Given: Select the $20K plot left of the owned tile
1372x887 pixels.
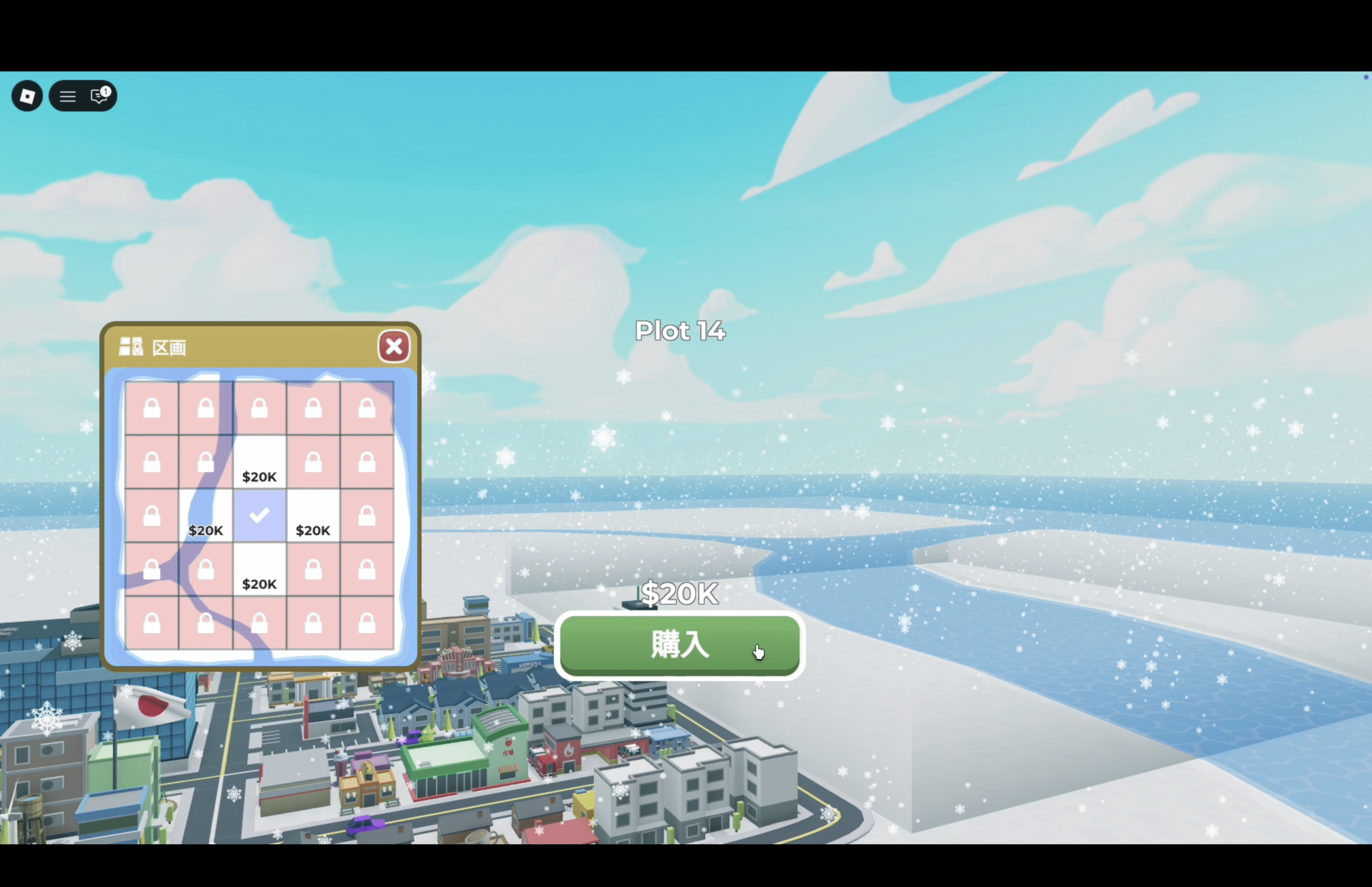Looking at the screenshot, I should coord(206,516).
